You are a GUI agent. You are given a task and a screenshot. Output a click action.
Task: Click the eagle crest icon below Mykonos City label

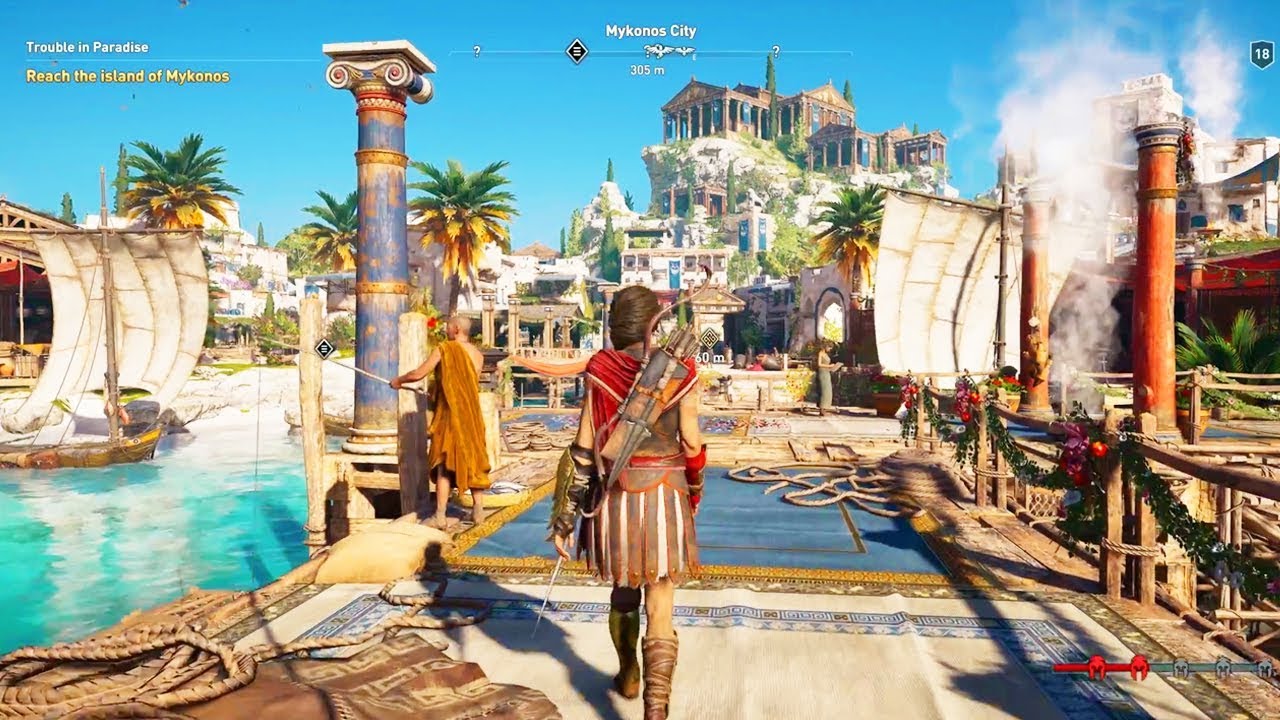[x=660, y=50]
